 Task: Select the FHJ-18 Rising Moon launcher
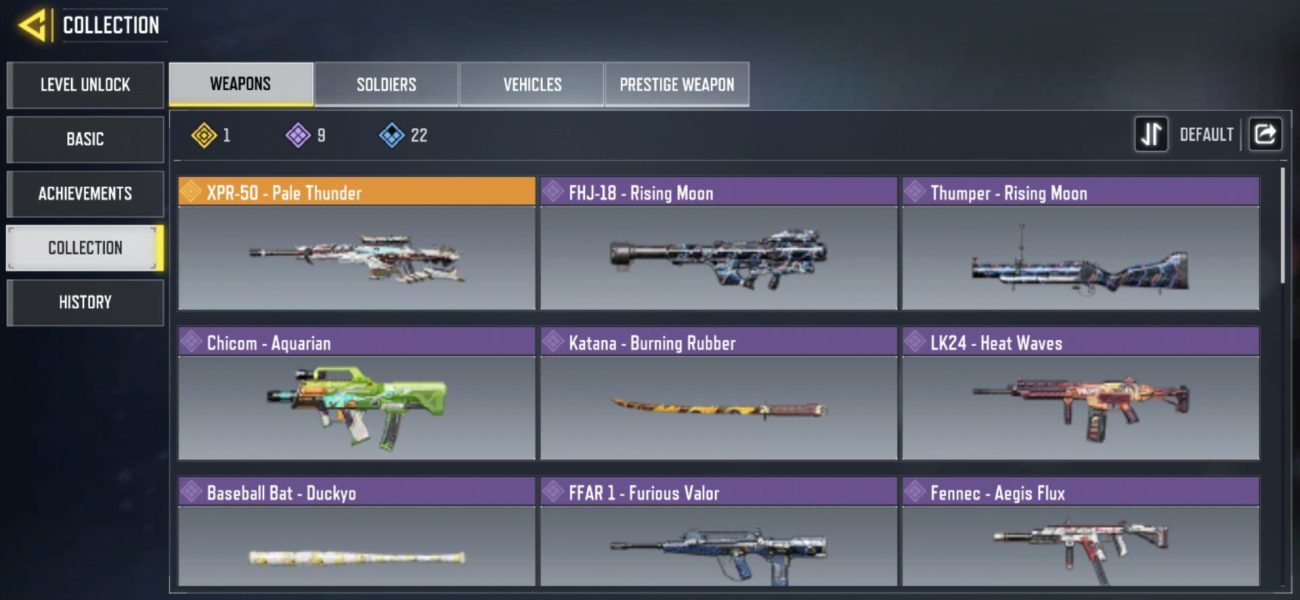pos(718,245)
